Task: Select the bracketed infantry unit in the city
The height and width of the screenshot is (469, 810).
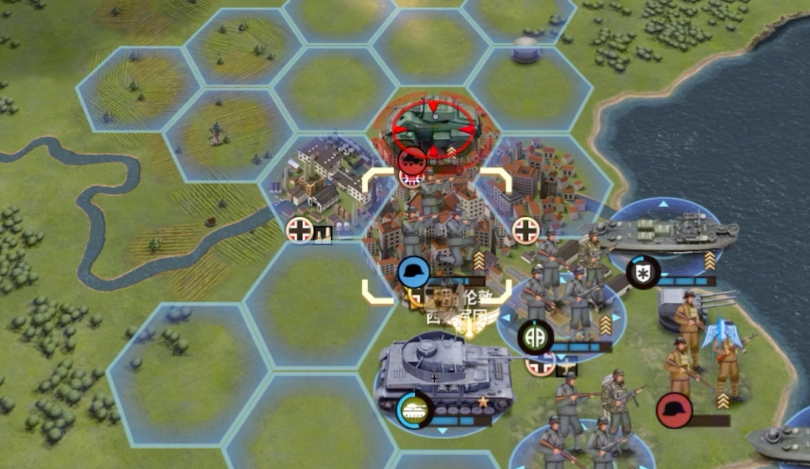Action: [x=436, y=237]
